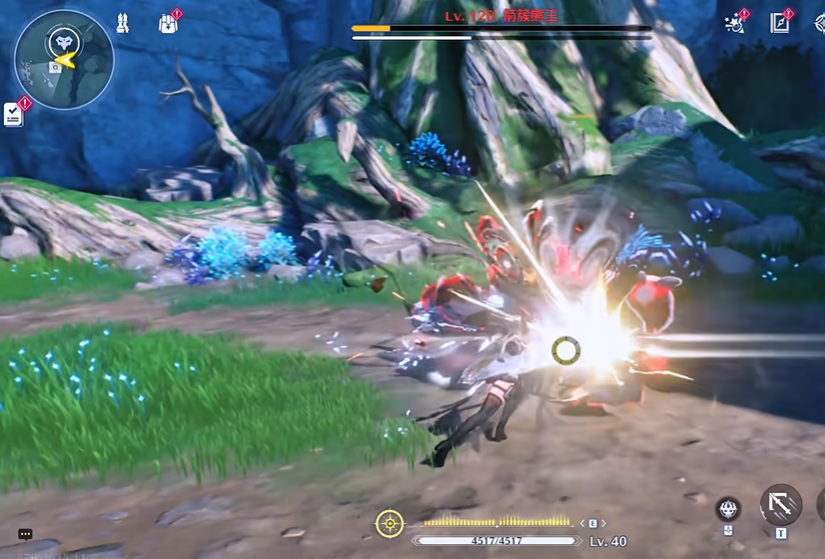
Task: Use the small round echo ability icon
Action: (729, 509)
